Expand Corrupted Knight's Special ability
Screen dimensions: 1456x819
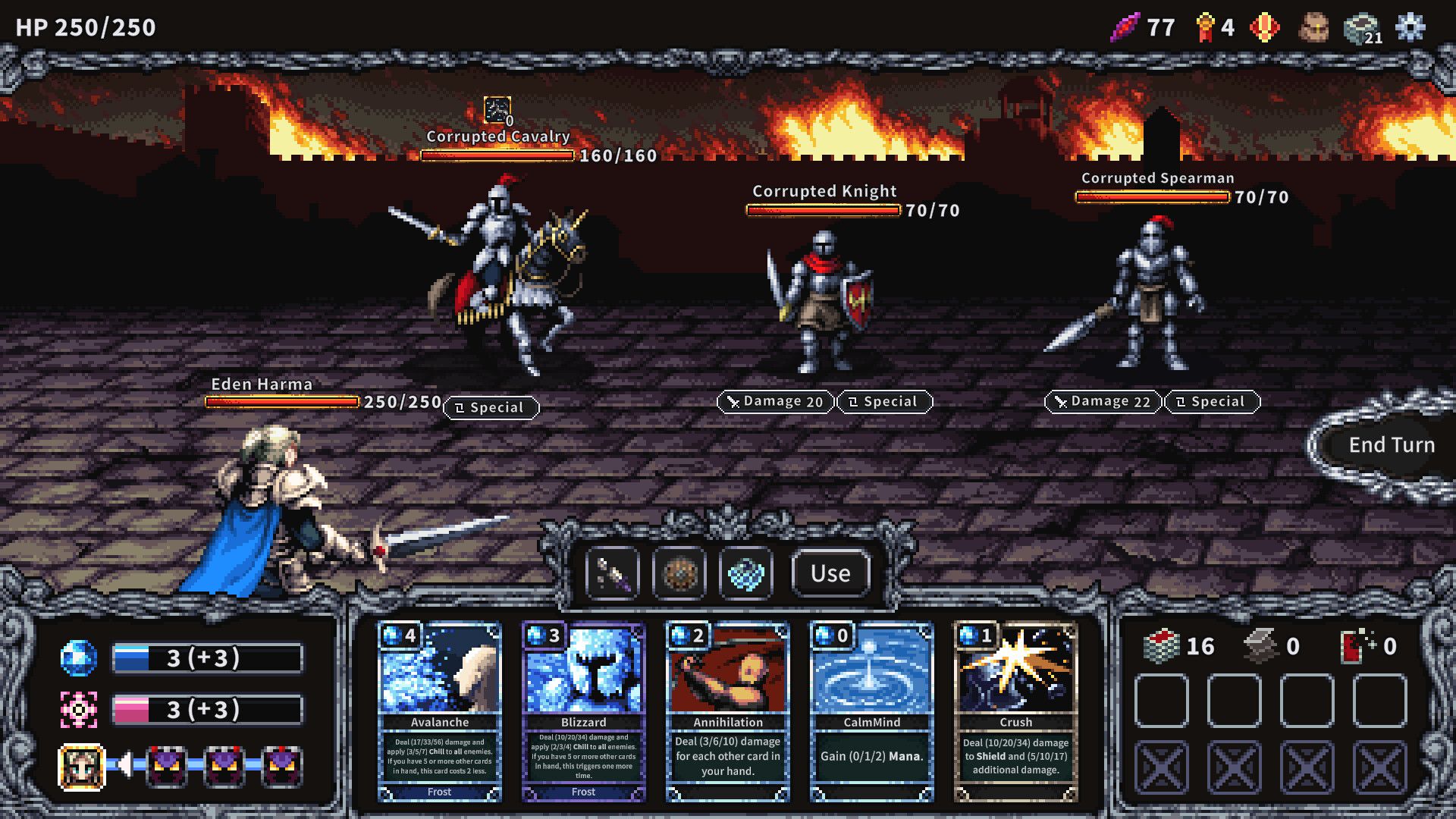[884, 402]
